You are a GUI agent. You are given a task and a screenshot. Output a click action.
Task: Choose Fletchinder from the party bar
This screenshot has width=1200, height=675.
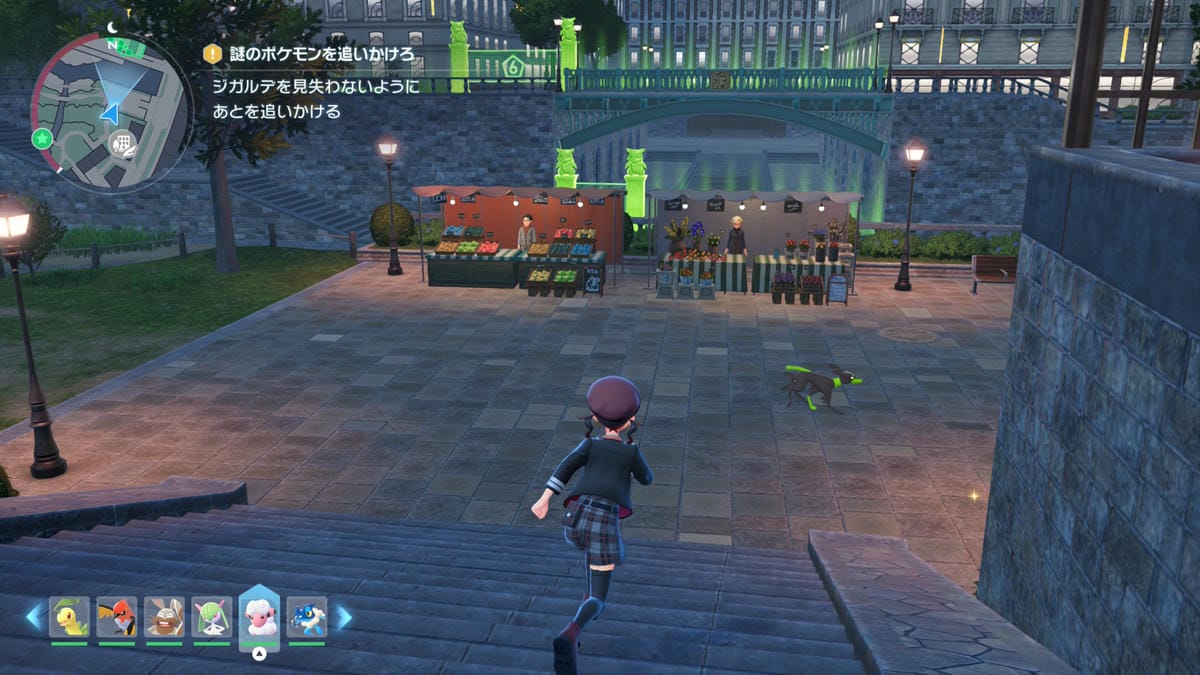coord(117,617)
